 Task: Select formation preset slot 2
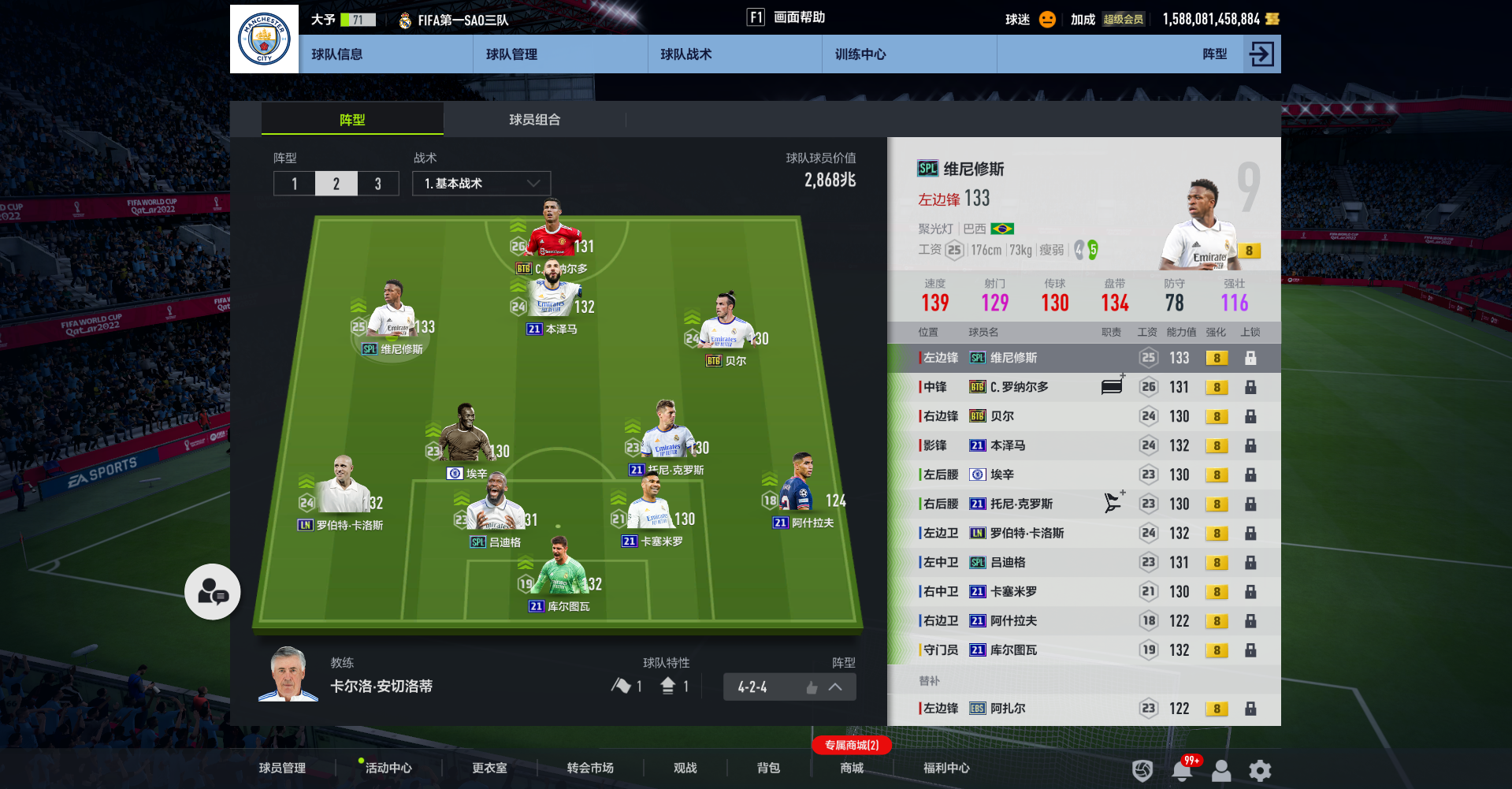pos(336,183)
